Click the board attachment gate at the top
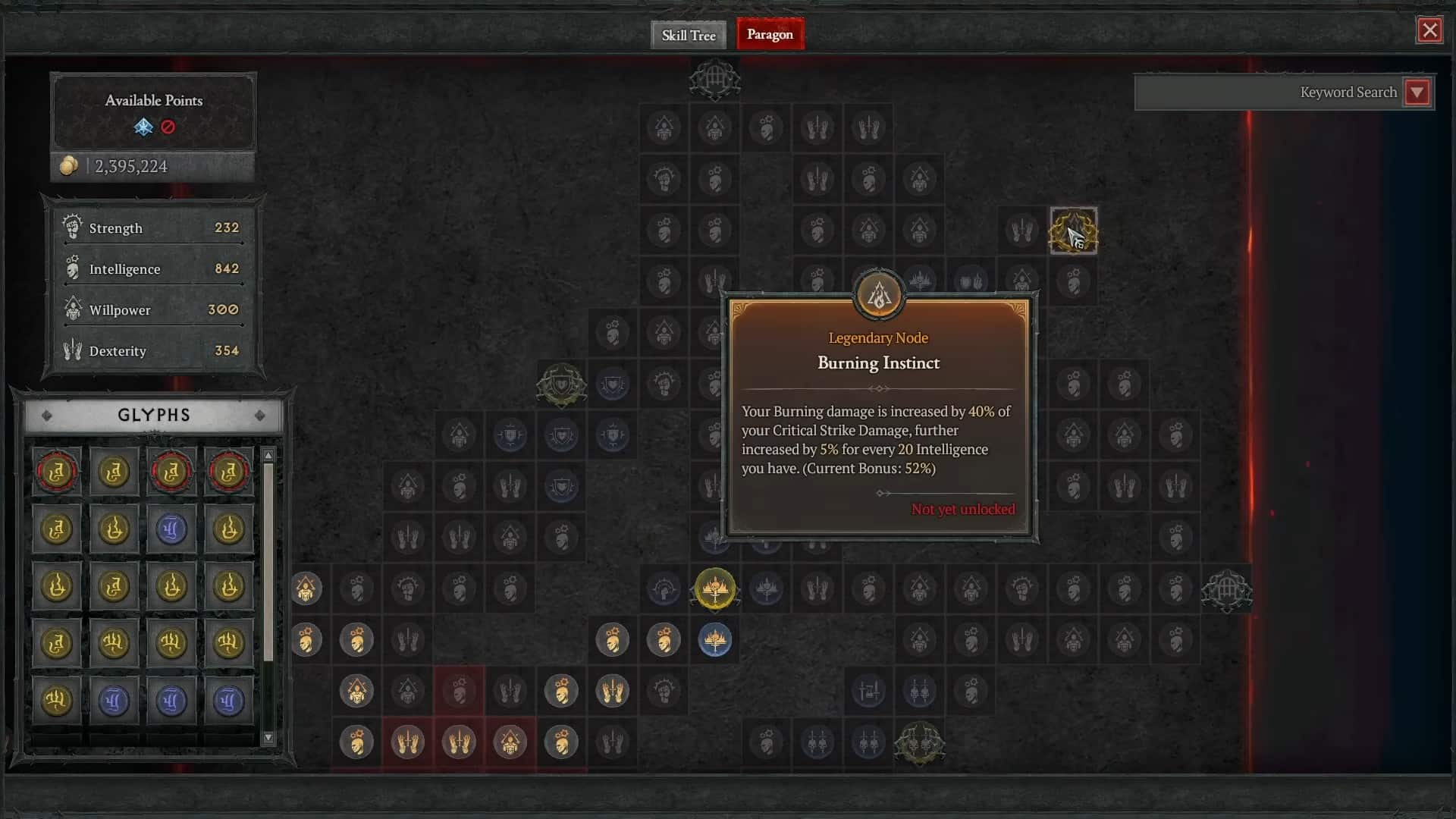The height and width of the screenshot is (819, 1456). click(714, 78)
